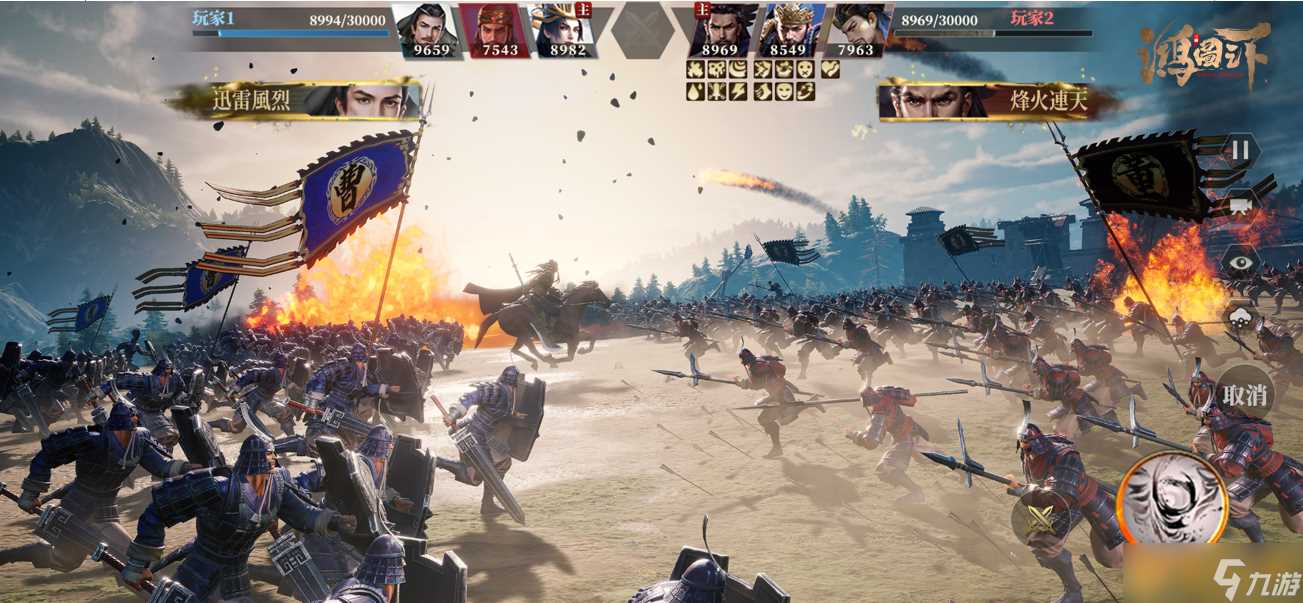Image resolution: width=1303 pixels, height=603 pixels.
Task: Click the crossed-swords hexagon emblem
Action: point(641,30)
